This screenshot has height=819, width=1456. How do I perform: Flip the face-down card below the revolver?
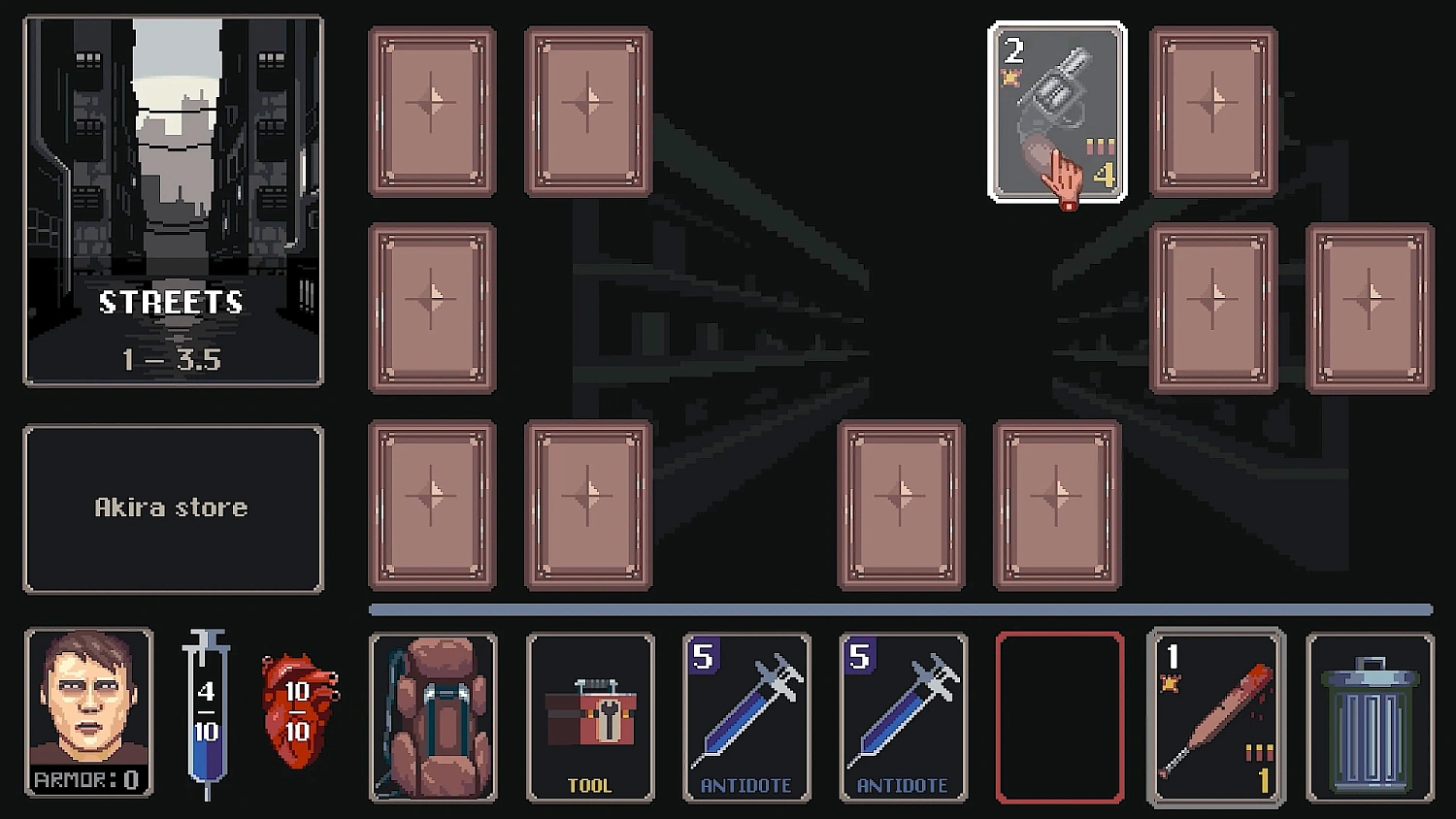point(1058,503)
